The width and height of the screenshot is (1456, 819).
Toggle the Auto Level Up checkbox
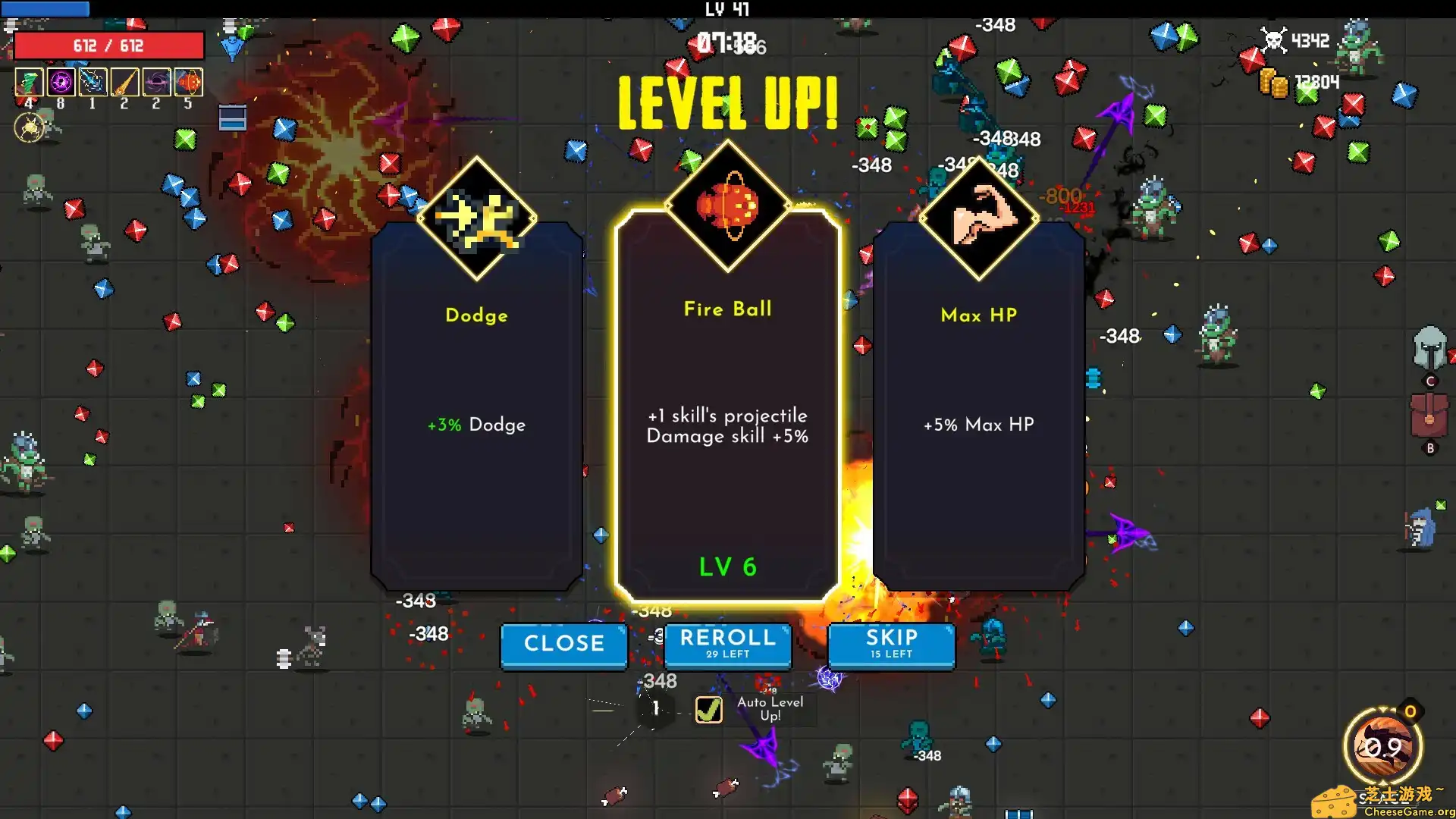[x=708, y=711]
